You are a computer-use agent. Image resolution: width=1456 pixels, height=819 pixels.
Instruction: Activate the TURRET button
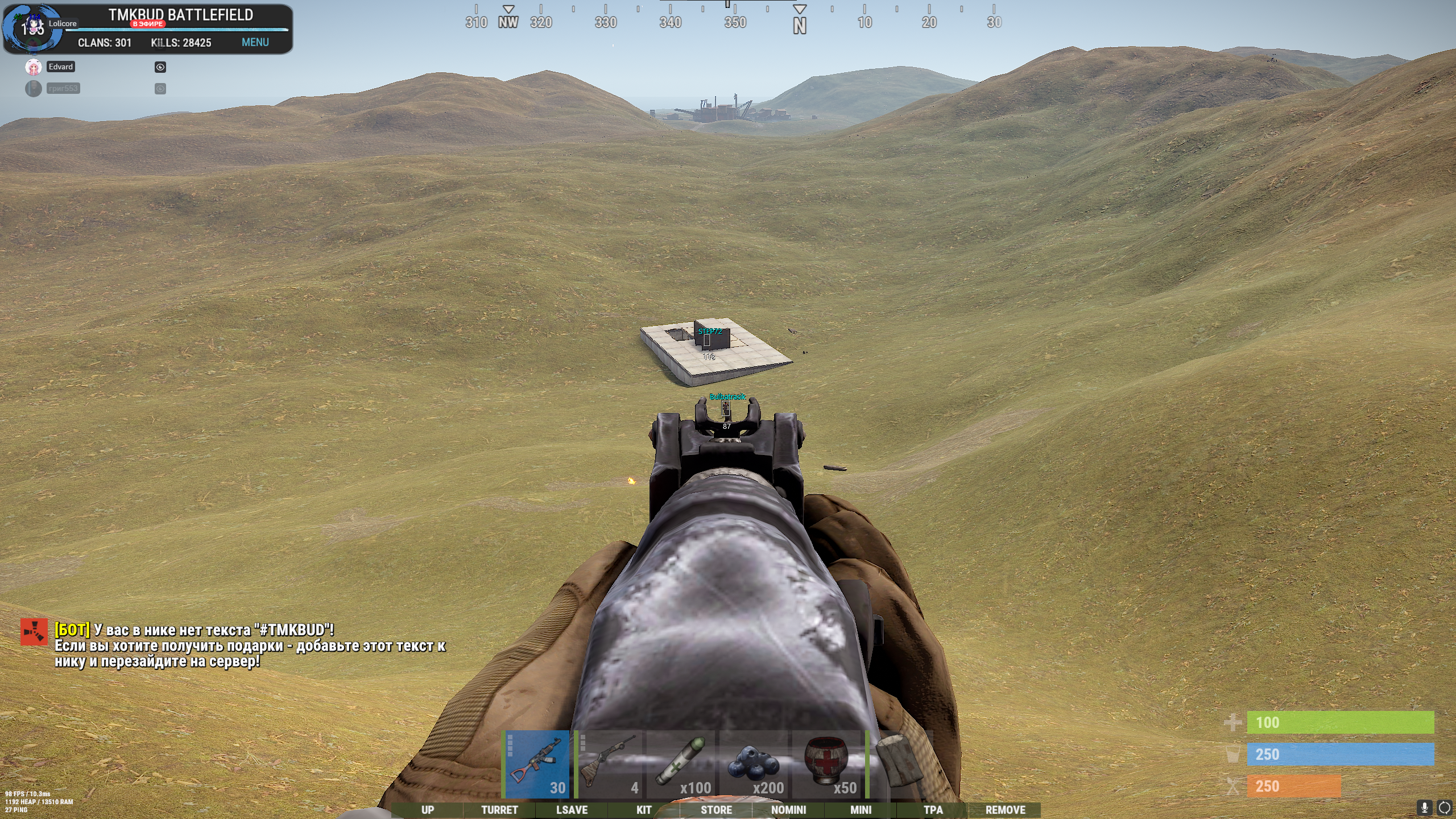point(499,810)
